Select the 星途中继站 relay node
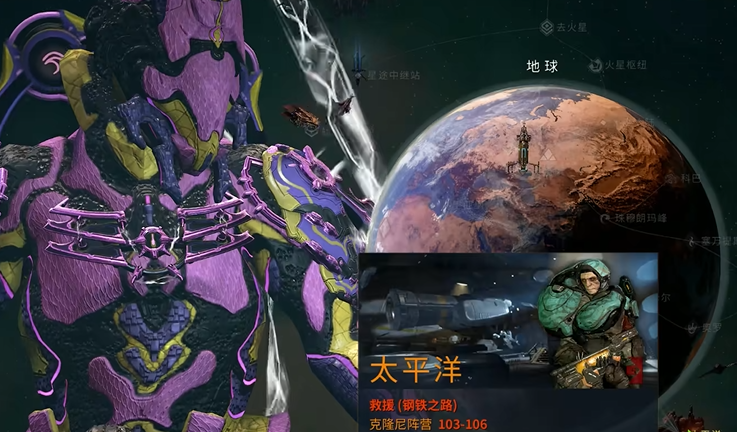 click(x=358, y=73)
